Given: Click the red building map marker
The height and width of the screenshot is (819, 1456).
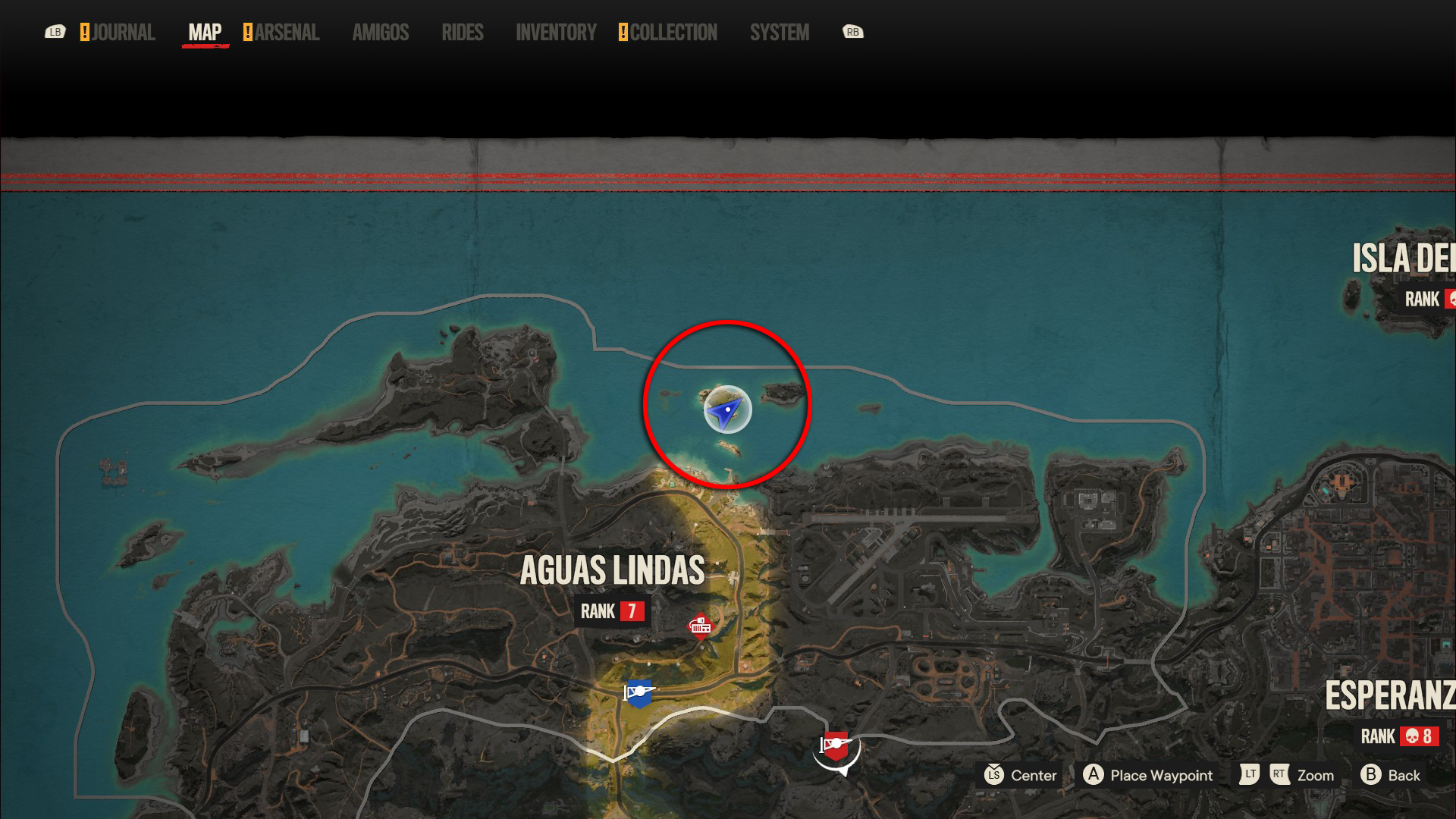Looking at the screenshot, I should click(x=701, y=626).
